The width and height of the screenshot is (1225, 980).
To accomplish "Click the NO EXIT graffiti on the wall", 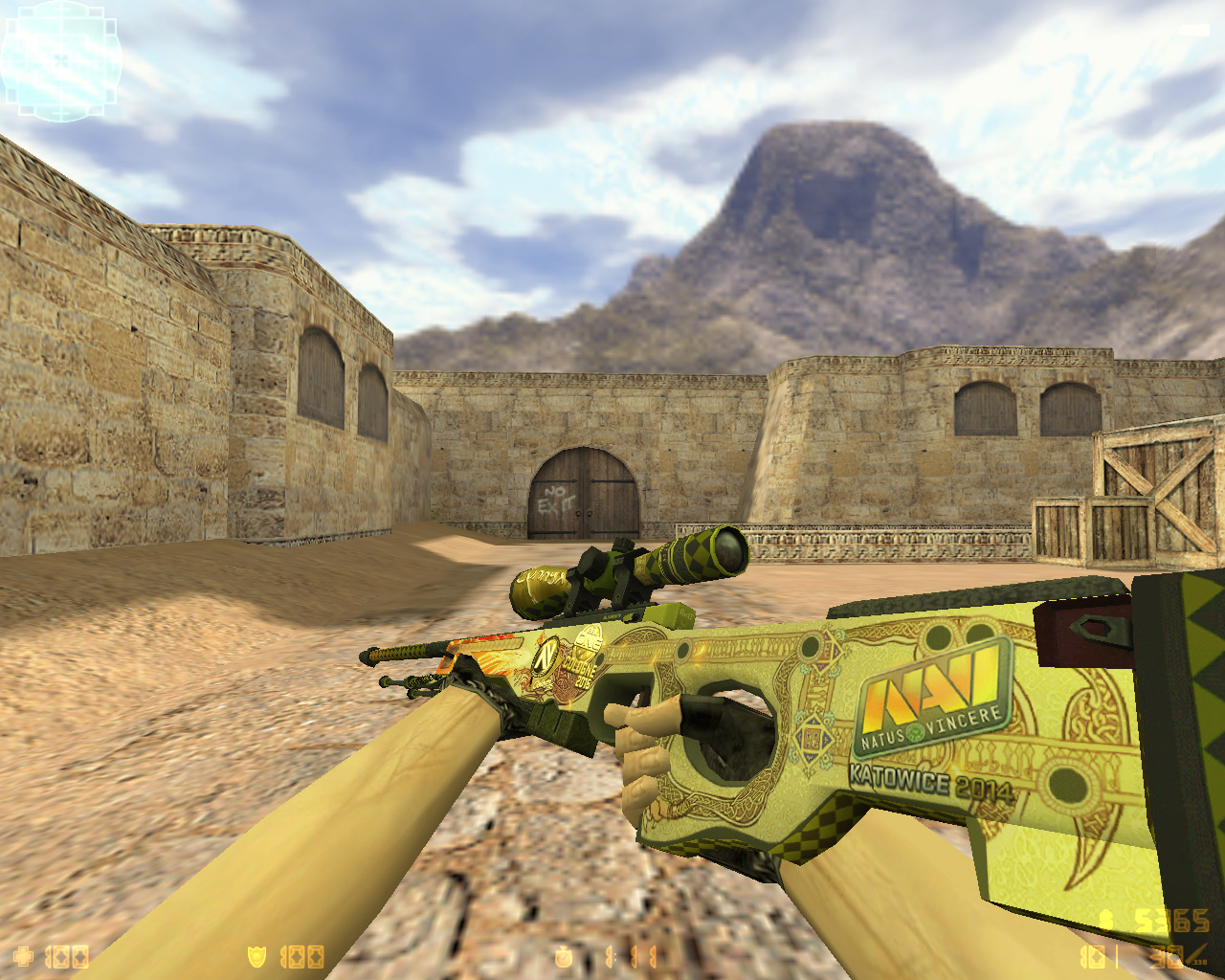I will [x=553, y=499].
